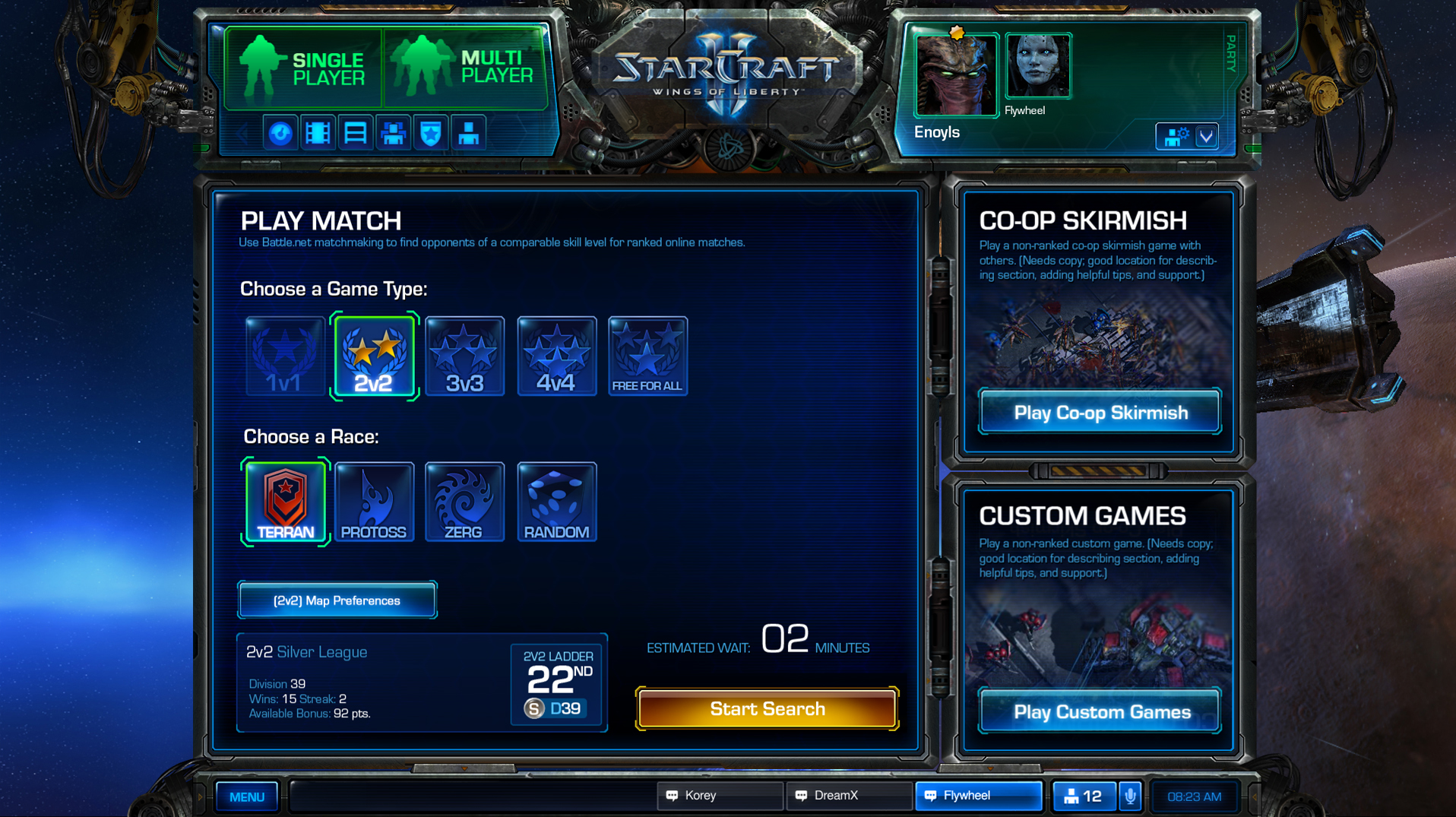
Task: Open the MENU button
Action: (247, 796)
